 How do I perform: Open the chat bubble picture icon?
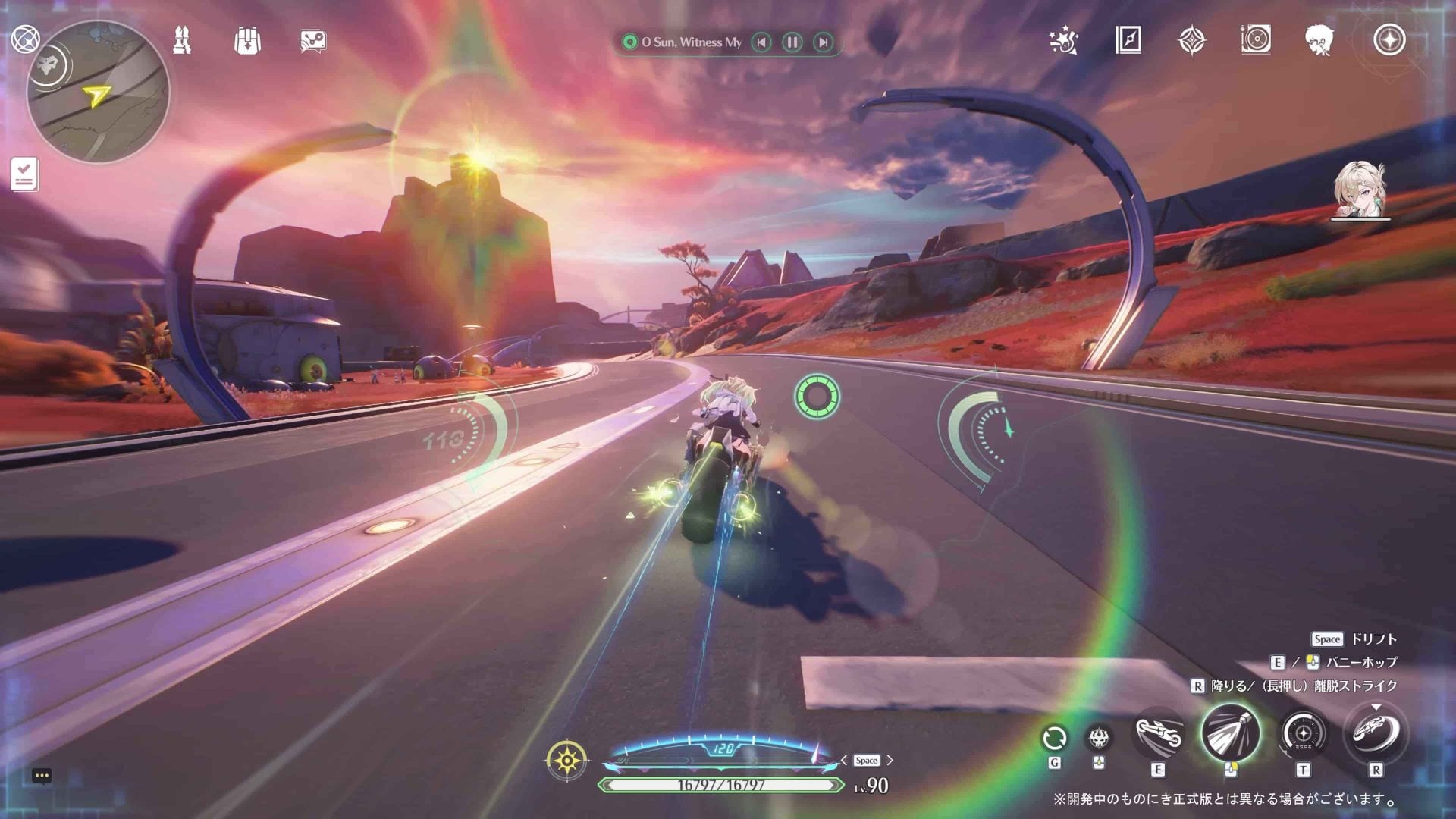(x=312, y=41)
